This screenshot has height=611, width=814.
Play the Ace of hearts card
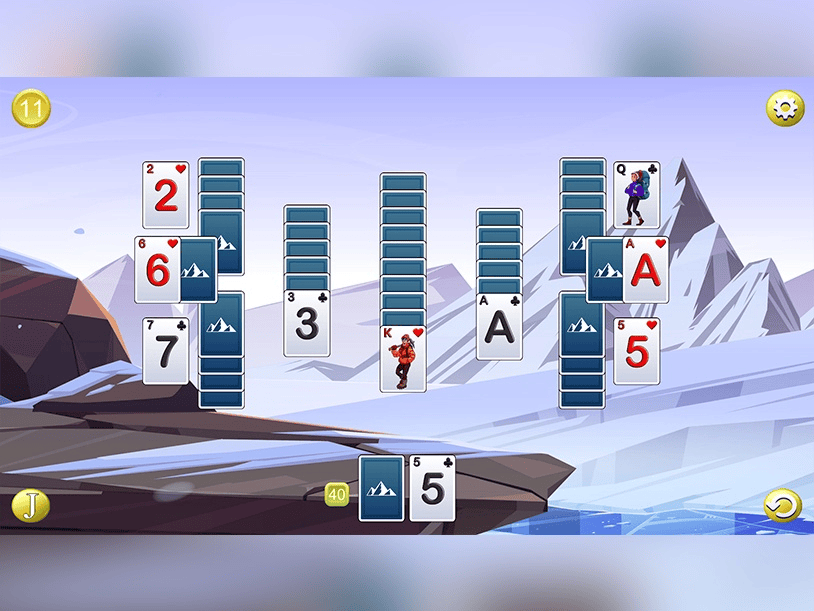645,270
